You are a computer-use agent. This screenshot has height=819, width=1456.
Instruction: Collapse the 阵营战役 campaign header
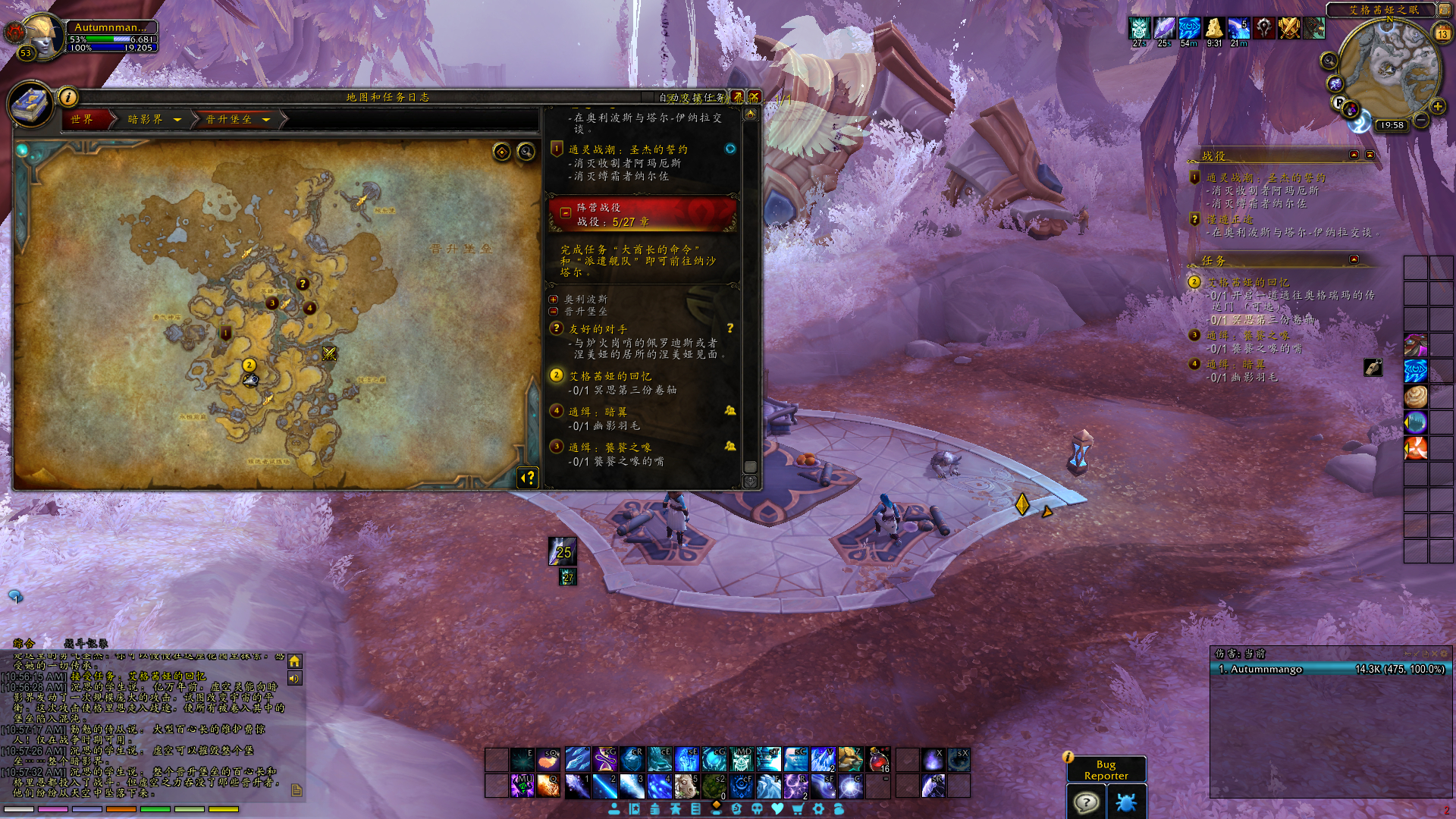point(566,213)
